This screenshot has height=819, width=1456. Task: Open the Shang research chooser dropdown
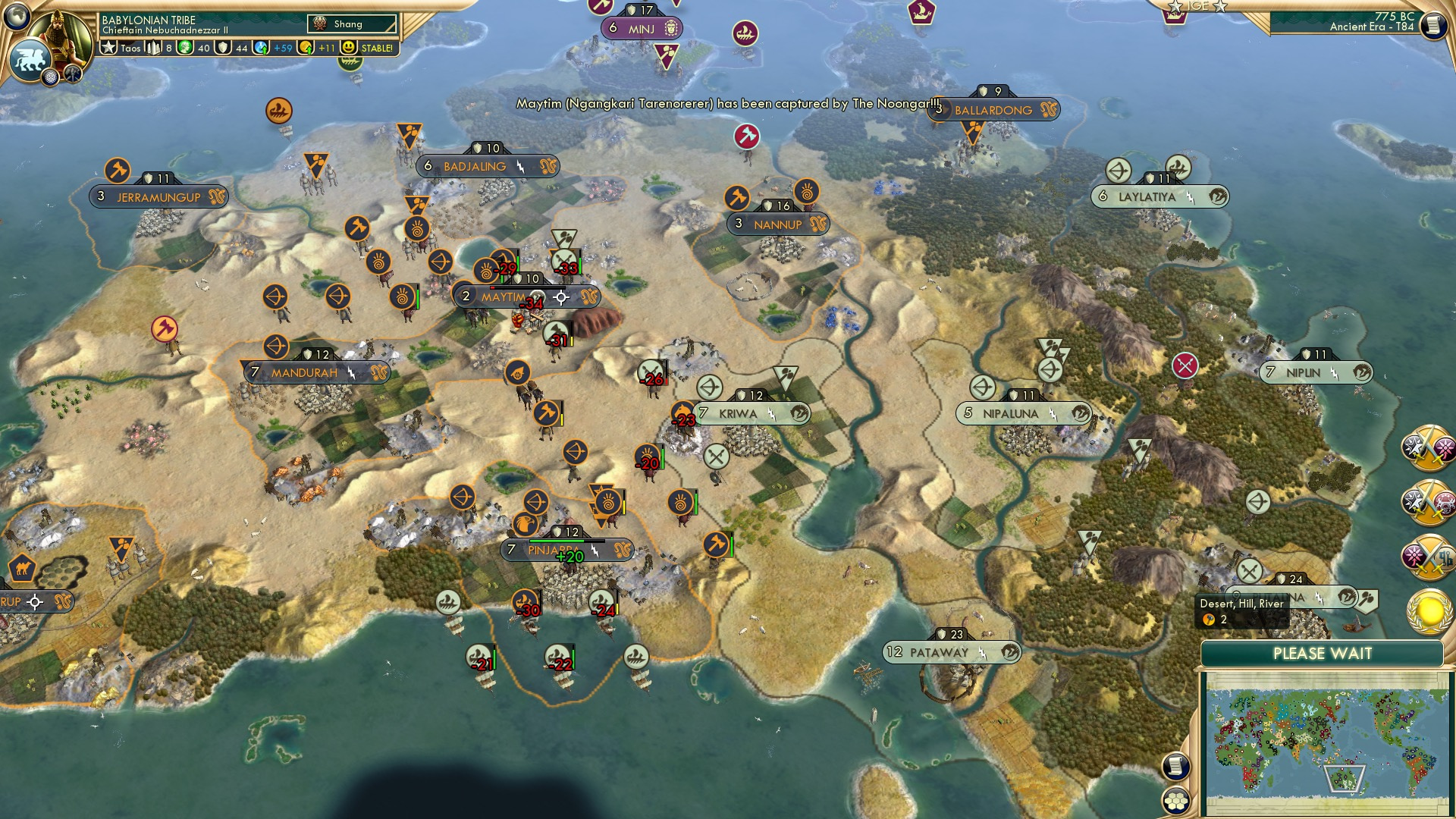click(x=349, y=24)
